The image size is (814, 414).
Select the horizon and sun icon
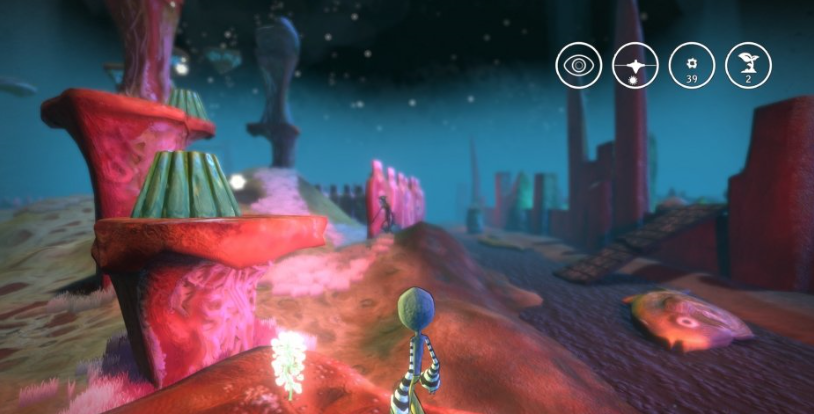coord(632,66)
